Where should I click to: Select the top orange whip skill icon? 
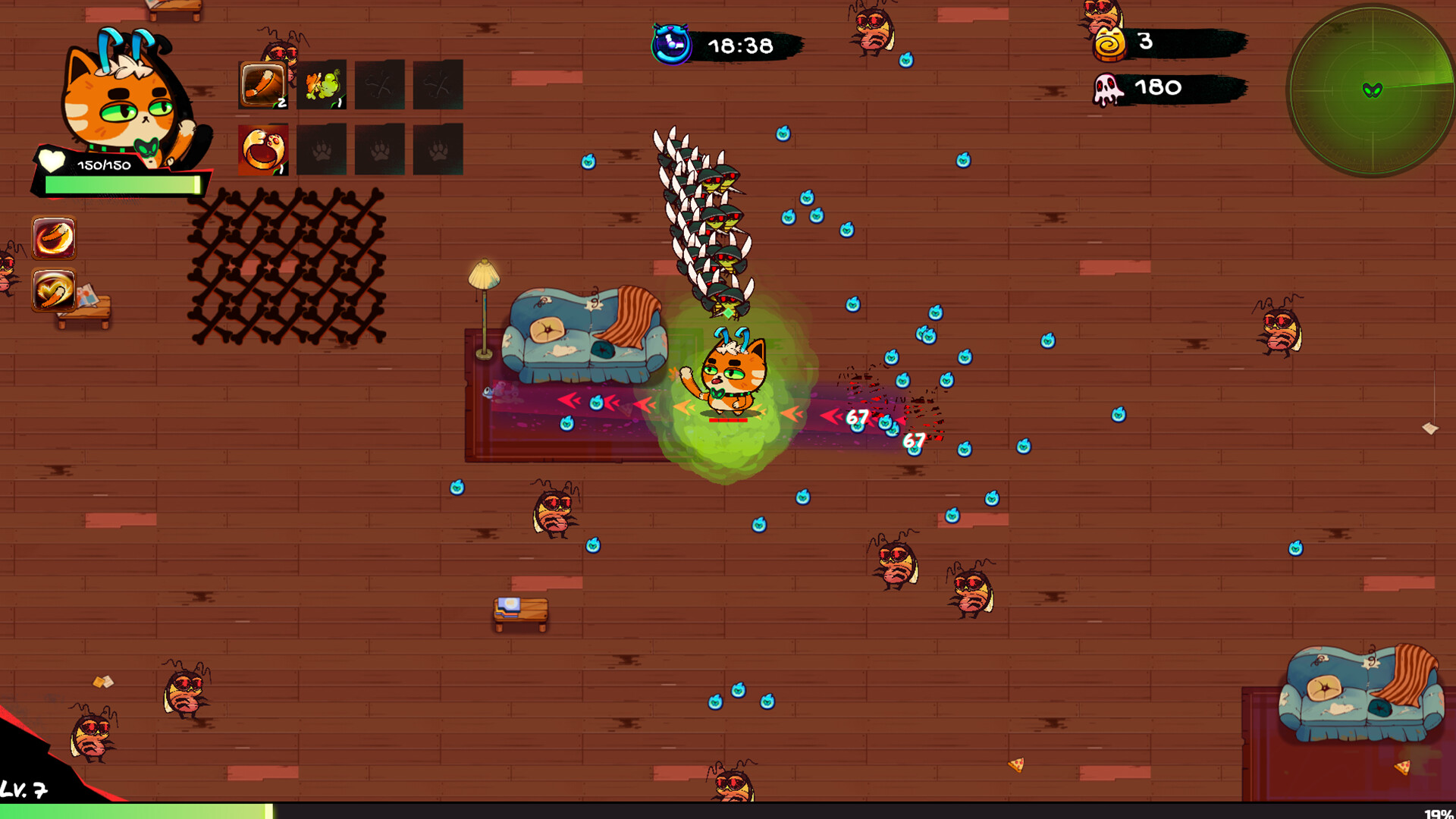pos(53,236)
